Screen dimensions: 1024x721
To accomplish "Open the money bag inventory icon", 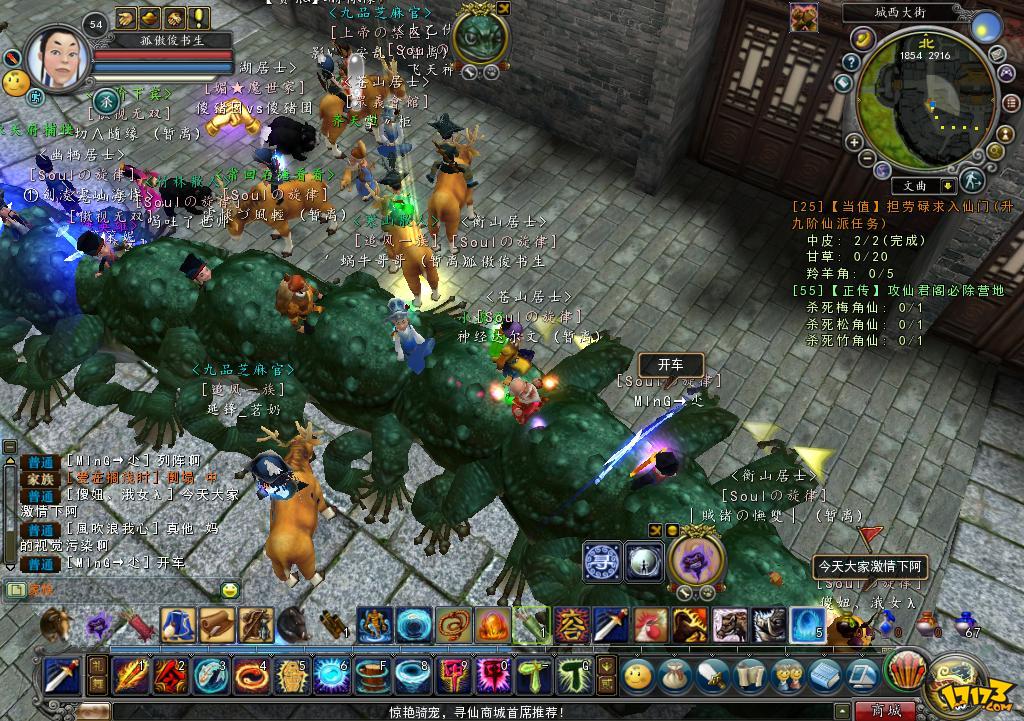I will (x=673, y=676).
